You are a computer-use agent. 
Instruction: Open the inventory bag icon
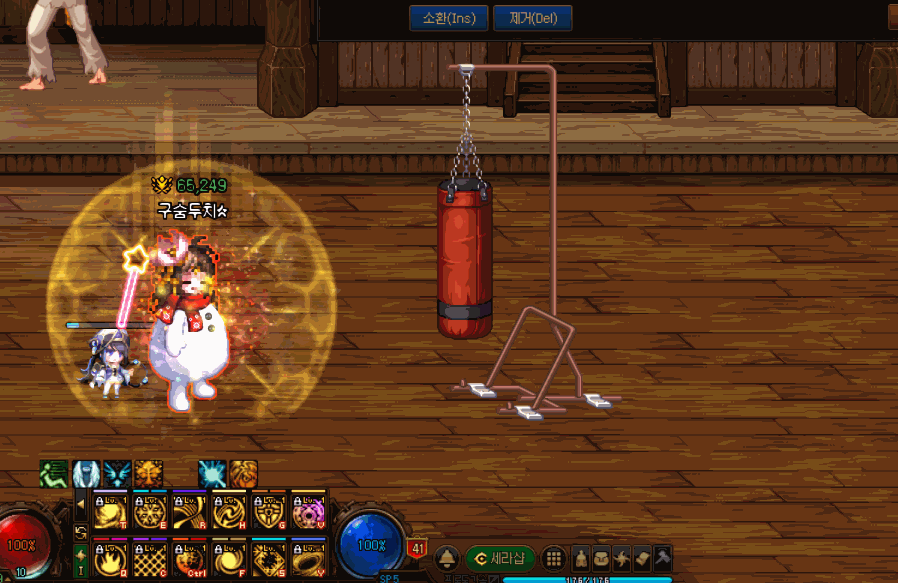(x=601, y=558)
